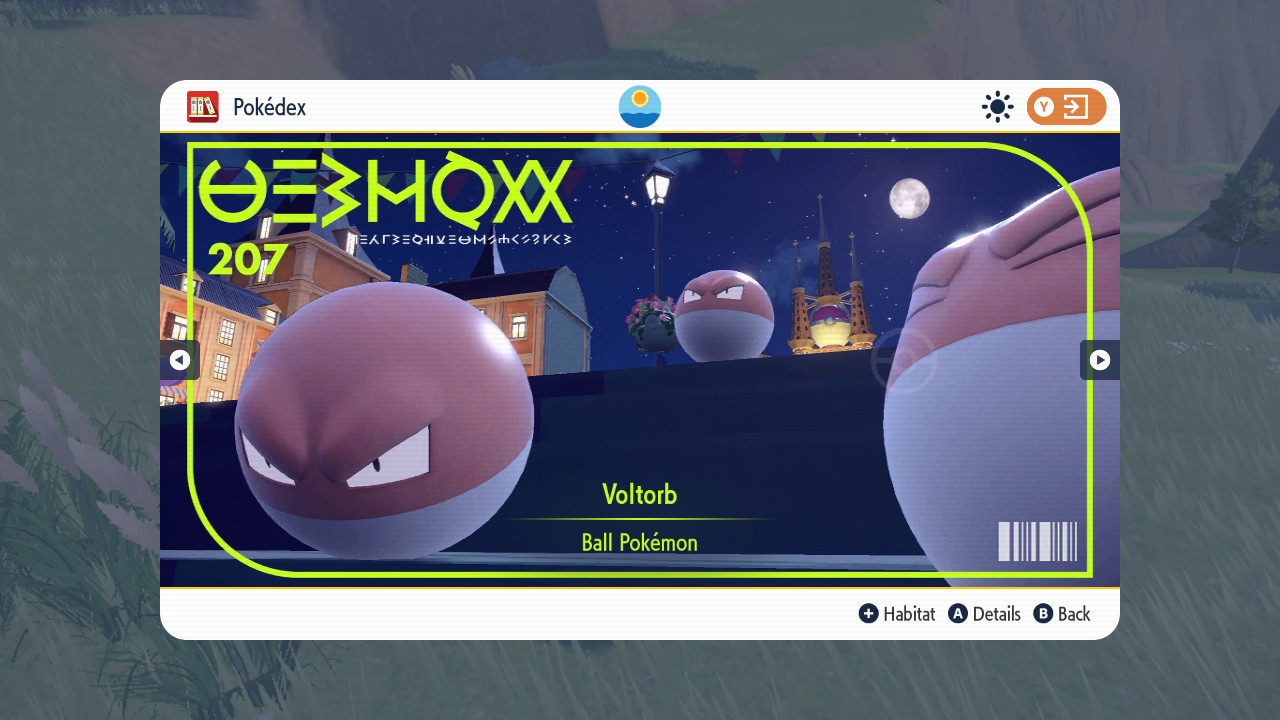This screenshot has width=1280, height=720.
Task: Click the yellow Voltorb name text
Action: tap(639, 494)
